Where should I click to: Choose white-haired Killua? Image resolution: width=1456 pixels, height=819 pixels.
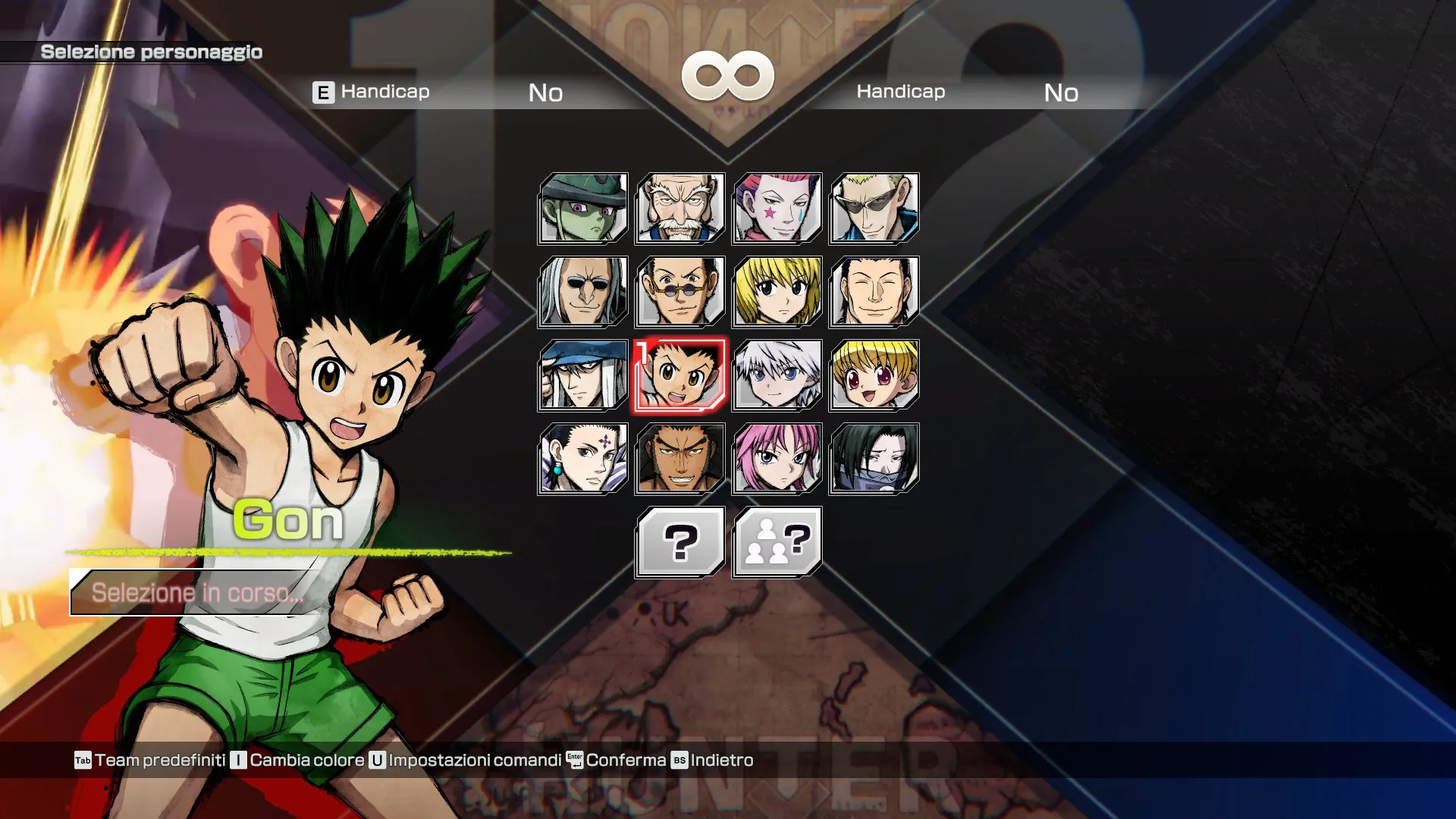[777, 375]
